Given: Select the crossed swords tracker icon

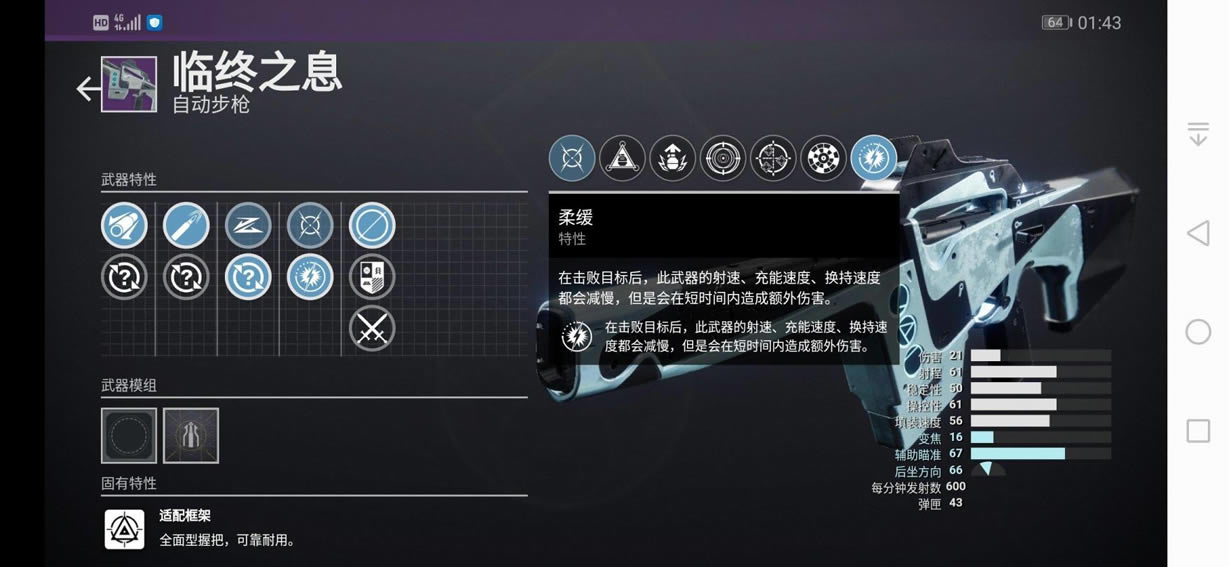Looking at the screenshot, I should point(372,328).
